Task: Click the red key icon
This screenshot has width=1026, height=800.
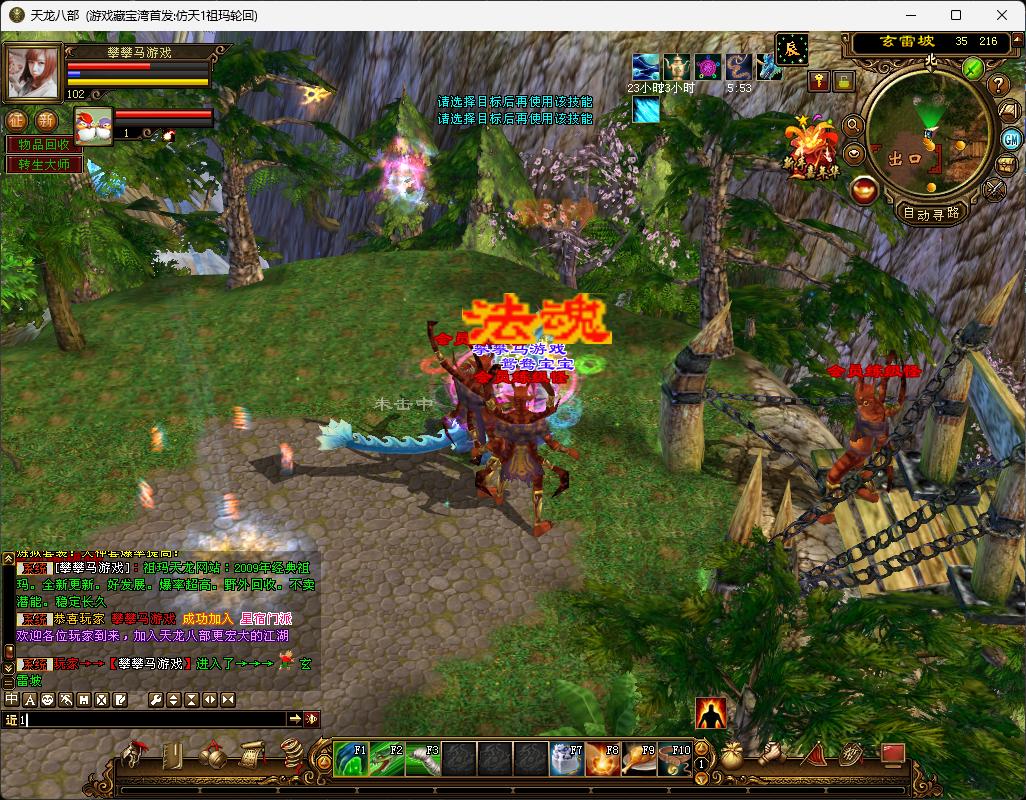Action: [819, 82]
